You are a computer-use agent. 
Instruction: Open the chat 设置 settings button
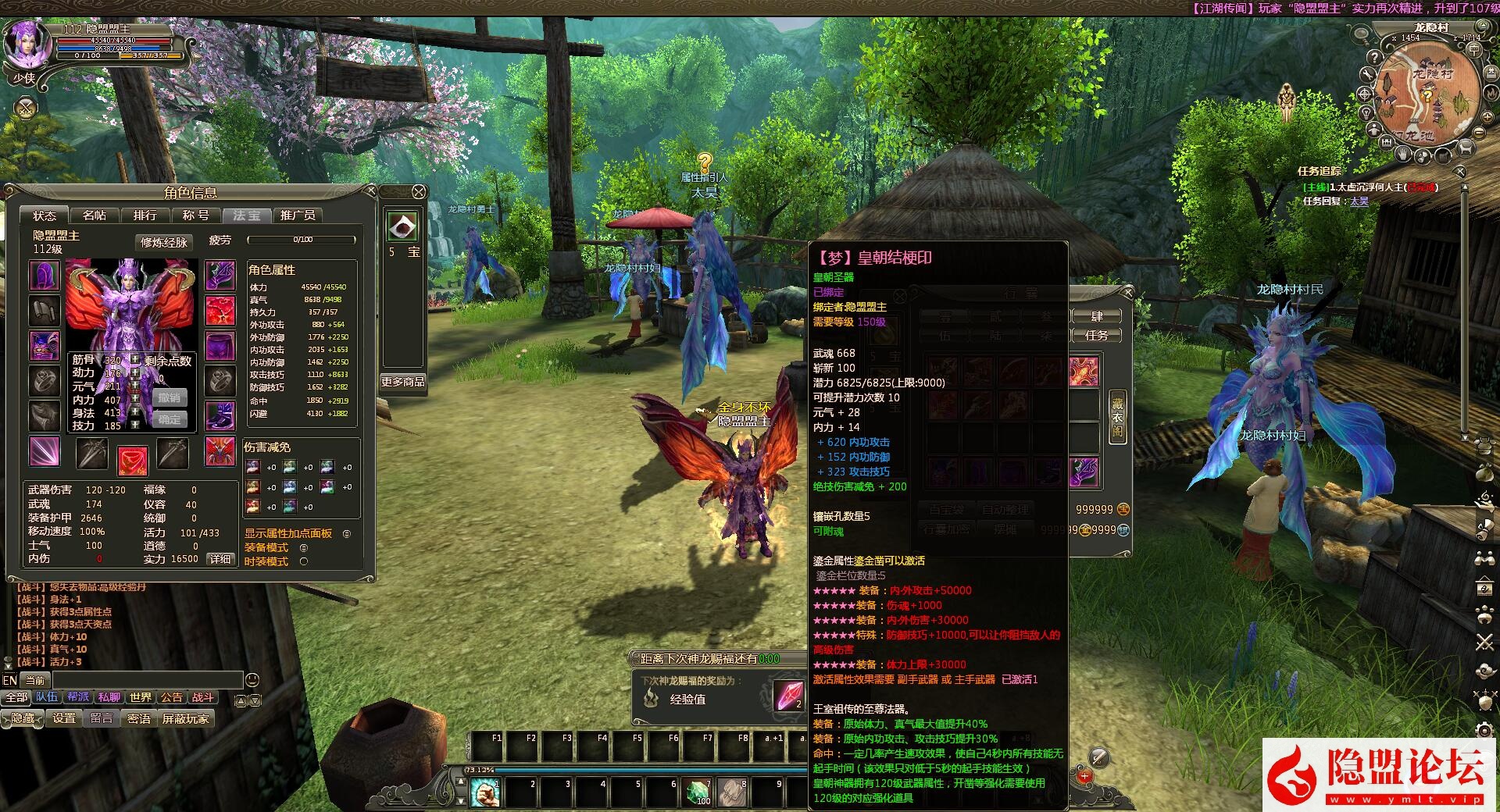pyautogui.click(x=64, y=718)
